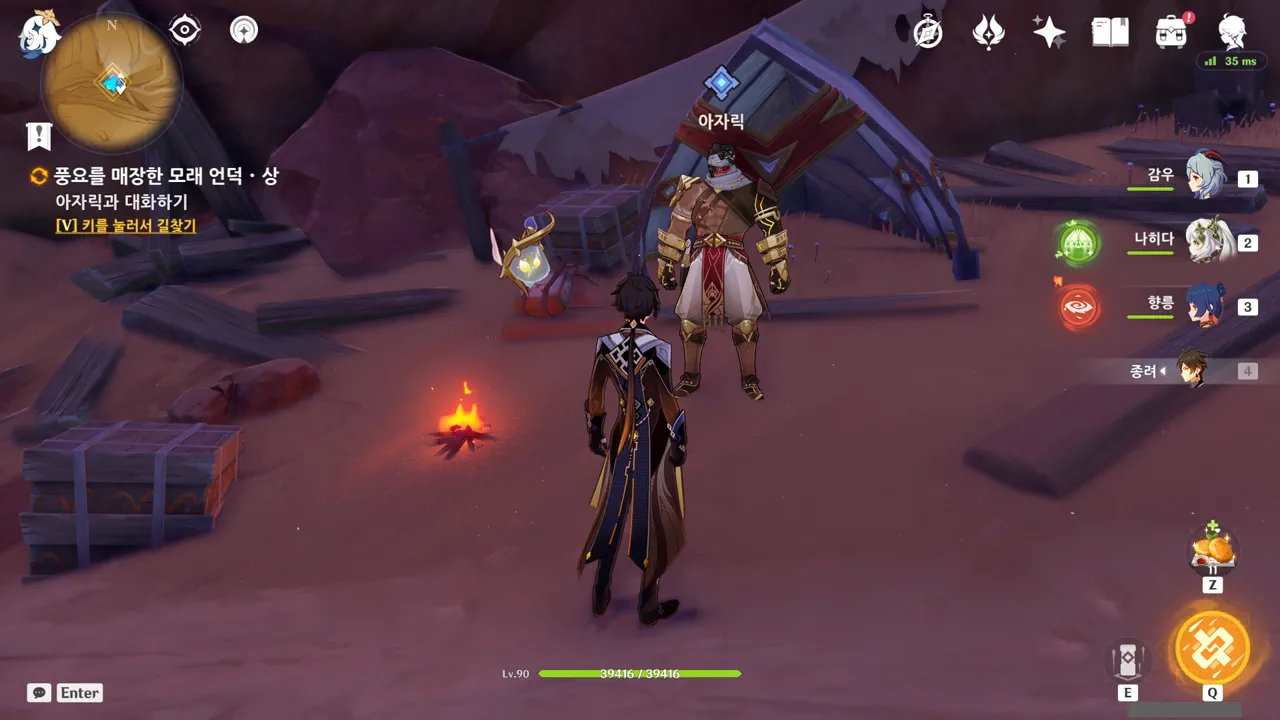Open the adventurer handbook book icon

pyautogui.click(x=1110, y=32)
